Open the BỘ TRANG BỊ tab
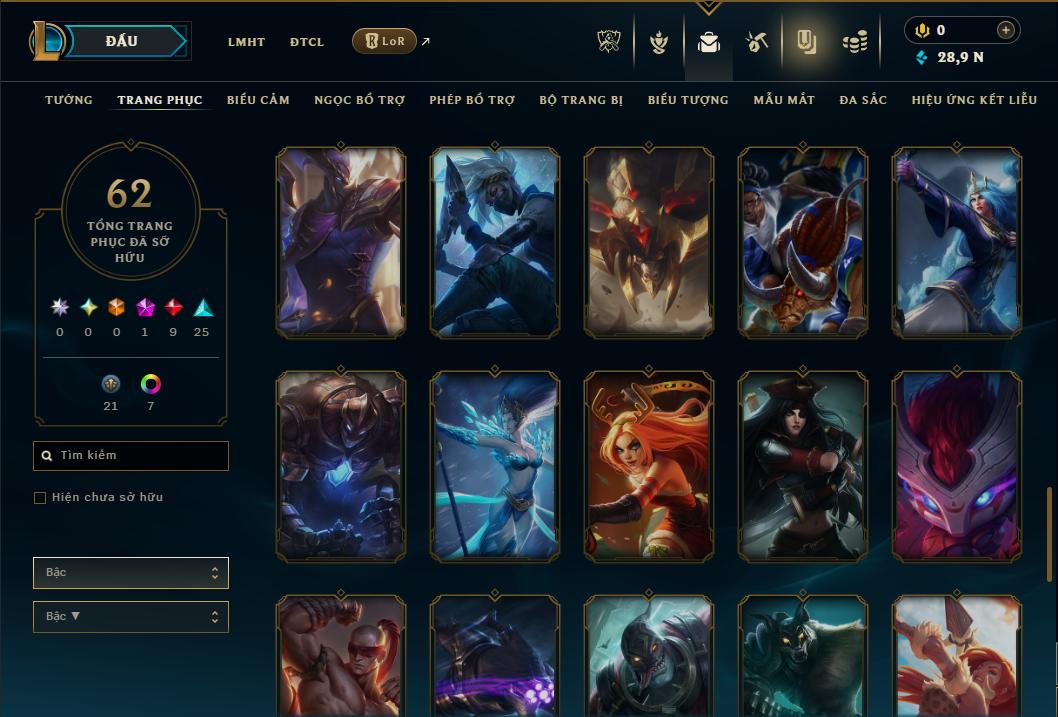1058x717 pixels. click(581, 100)
